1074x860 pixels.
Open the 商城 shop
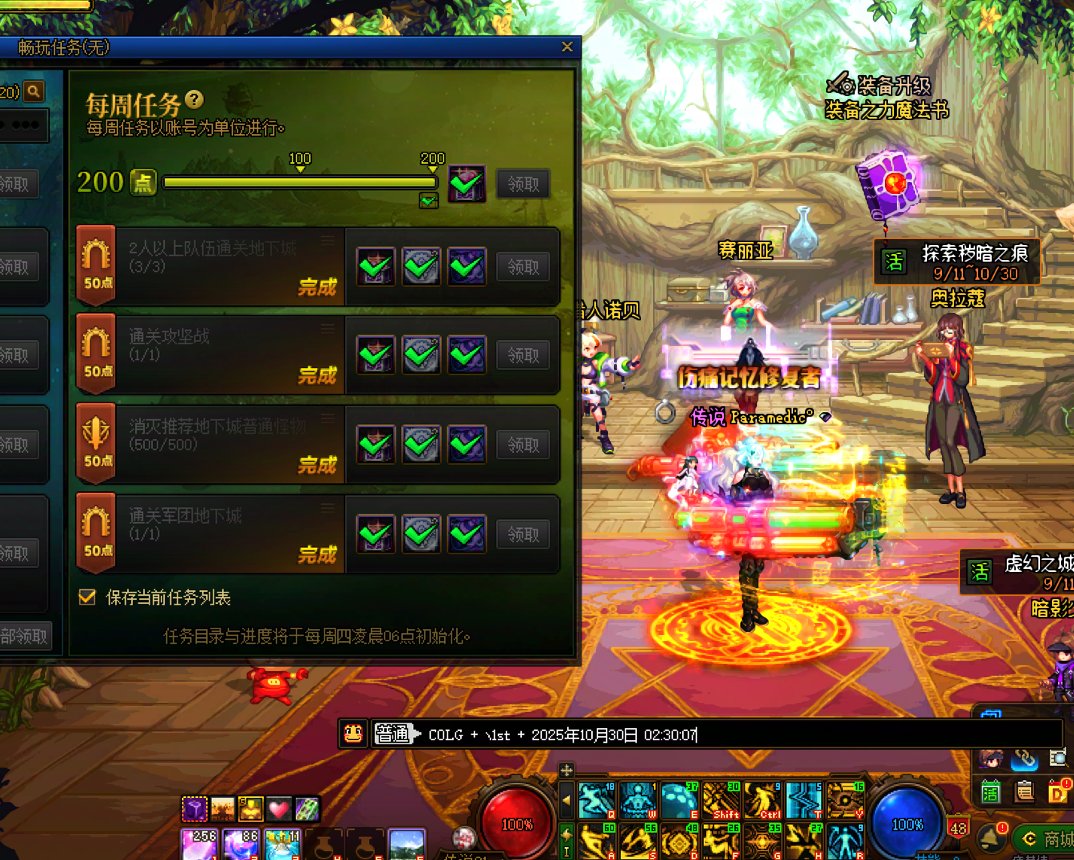click(x=1045, y=838)
